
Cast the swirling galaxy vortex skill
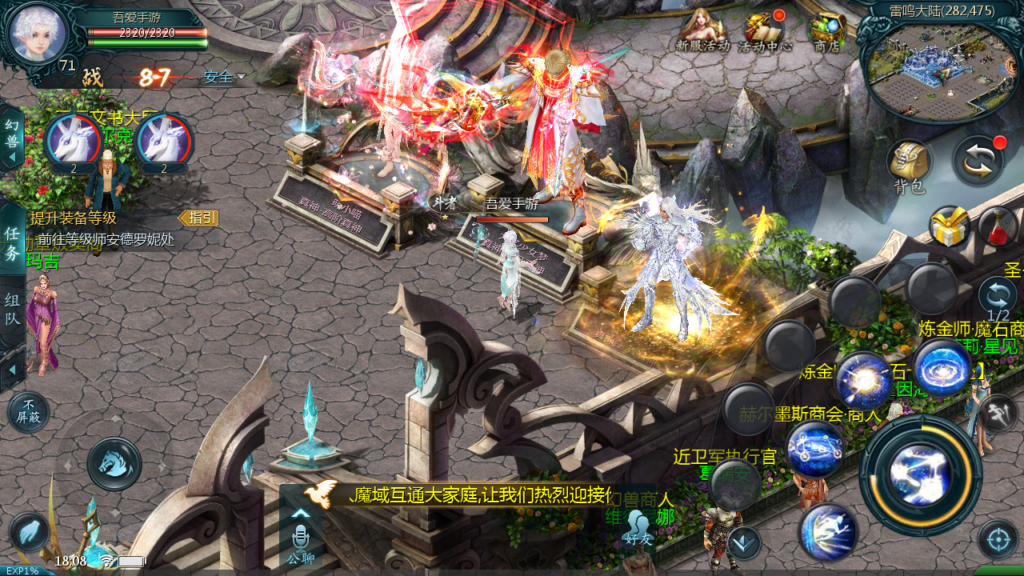click(941, 366)
